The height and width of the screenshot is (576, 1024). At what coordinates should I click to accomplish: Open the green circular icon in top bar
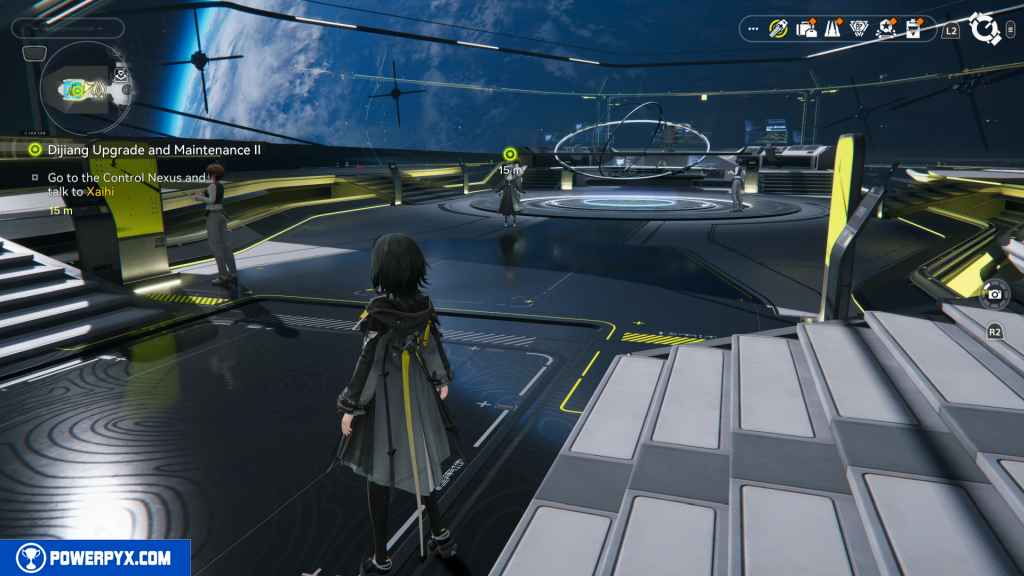coord(778,29)
